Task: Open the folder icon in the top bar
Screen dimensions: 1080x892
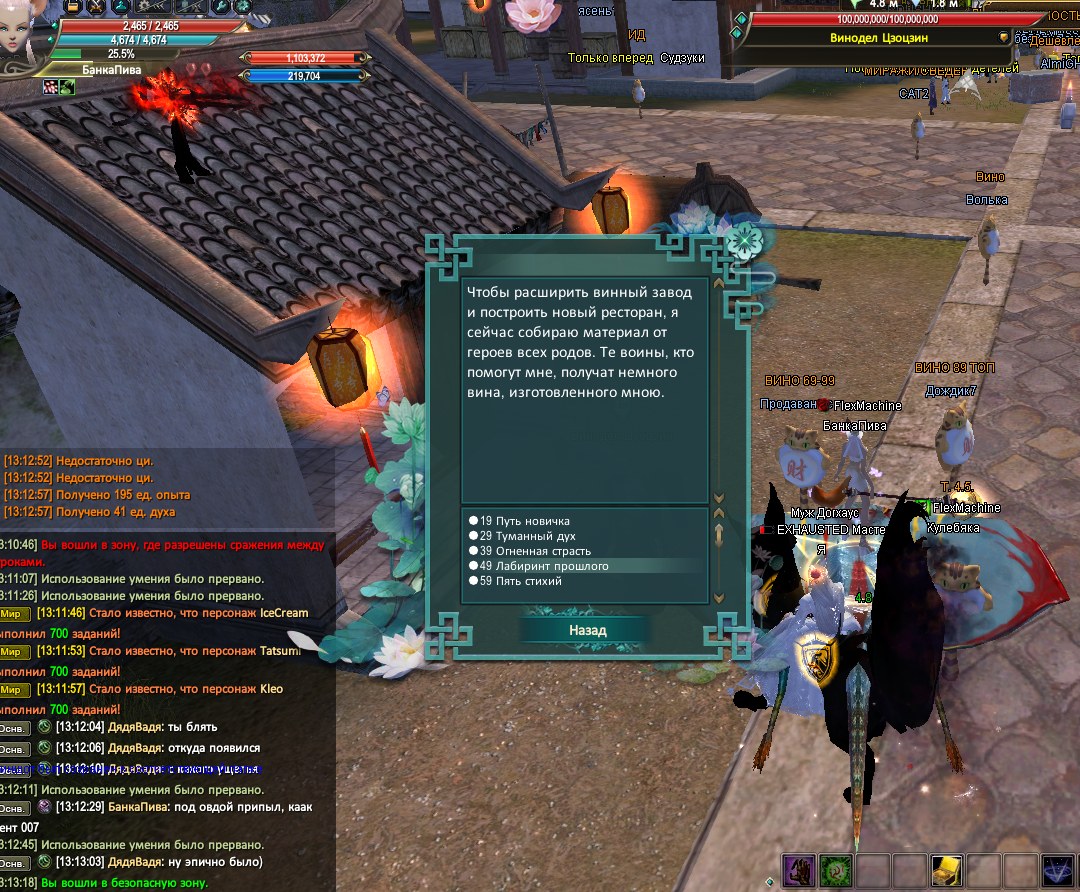Action: coord(72,7)
